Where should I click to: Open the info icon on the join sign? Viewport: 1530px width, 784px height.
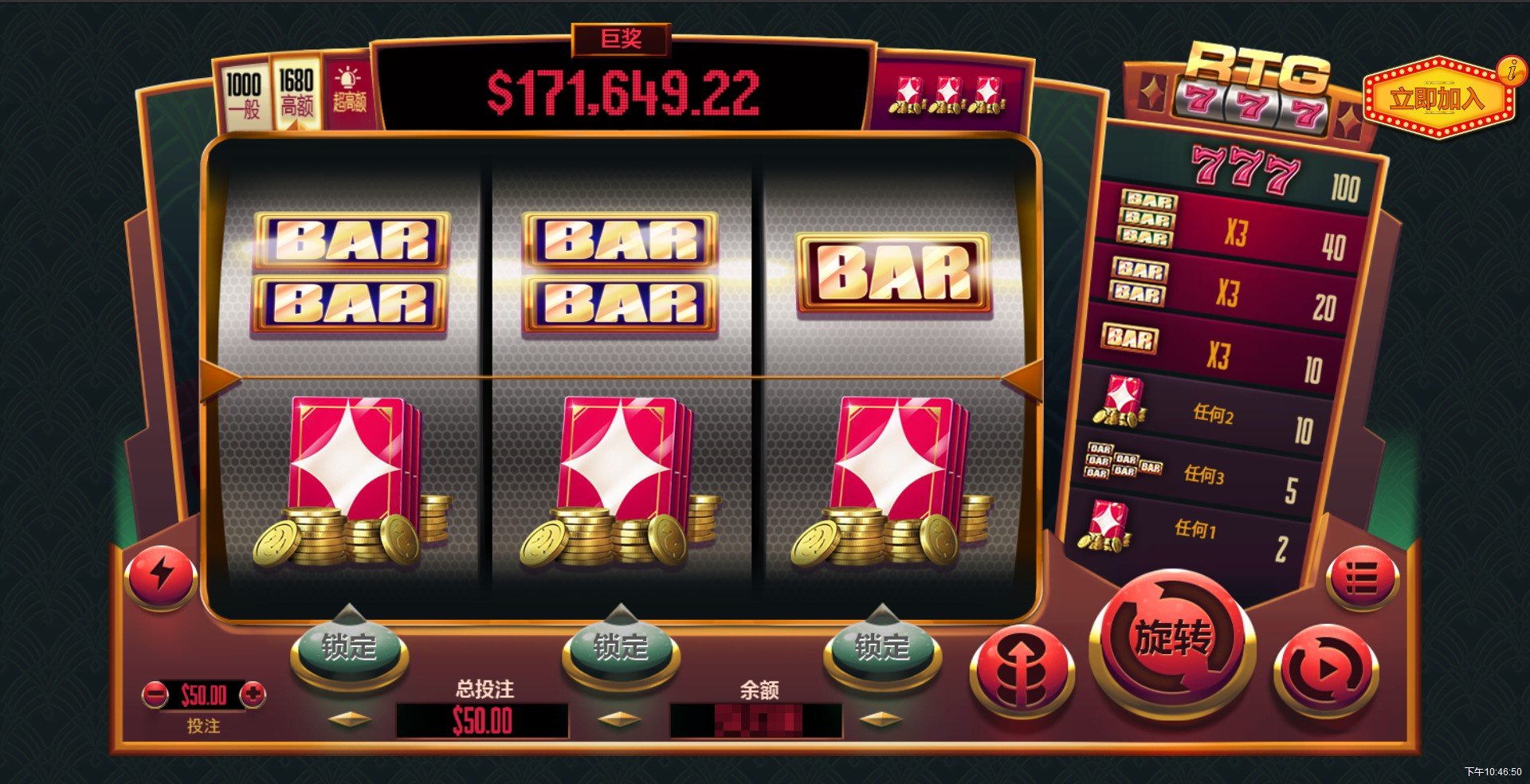[1509, 70]
